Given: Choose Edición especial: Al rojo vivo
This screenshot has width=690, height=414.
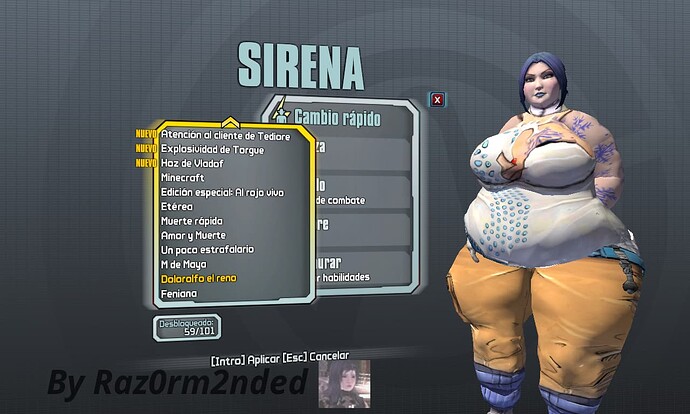Looking at the screenshot, I should click(229, 192).
